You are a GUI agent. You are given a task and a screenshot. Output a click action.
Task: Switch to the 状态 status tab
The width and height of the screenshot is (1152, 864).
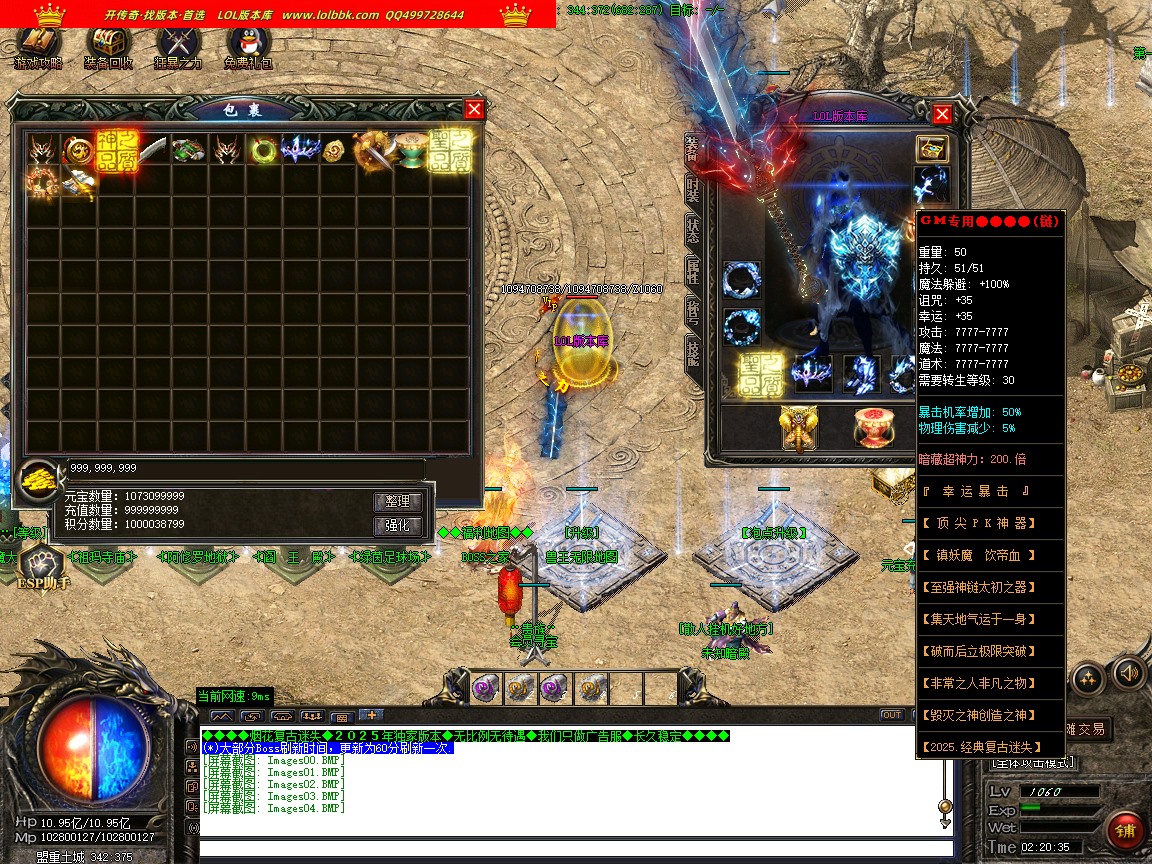tap(692, 229)
